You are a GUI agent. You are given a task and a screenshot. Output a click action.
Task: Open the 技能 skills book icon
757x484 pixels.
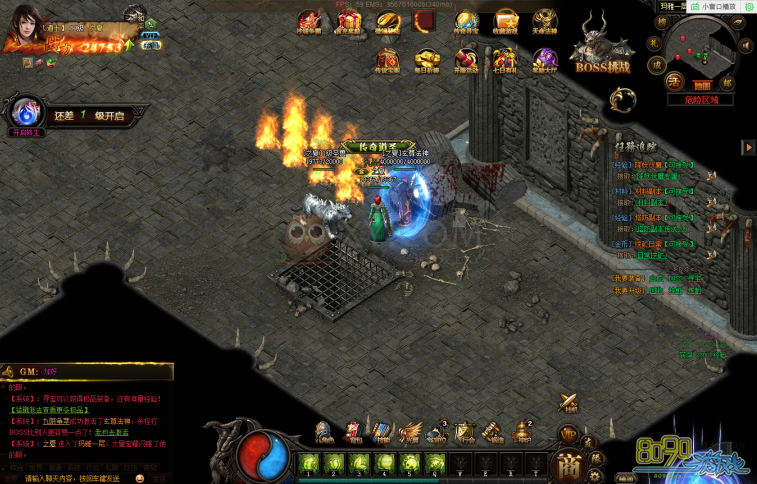pyautogui.click(x=382, y=432)
